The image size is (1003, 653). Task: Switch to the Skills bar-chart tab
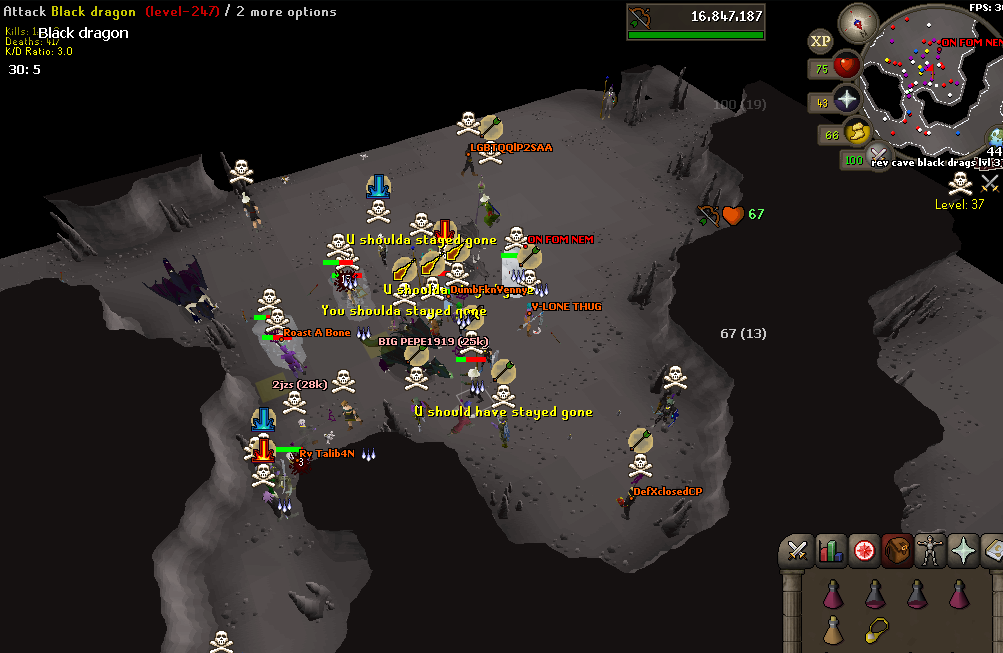click(831, 550)
